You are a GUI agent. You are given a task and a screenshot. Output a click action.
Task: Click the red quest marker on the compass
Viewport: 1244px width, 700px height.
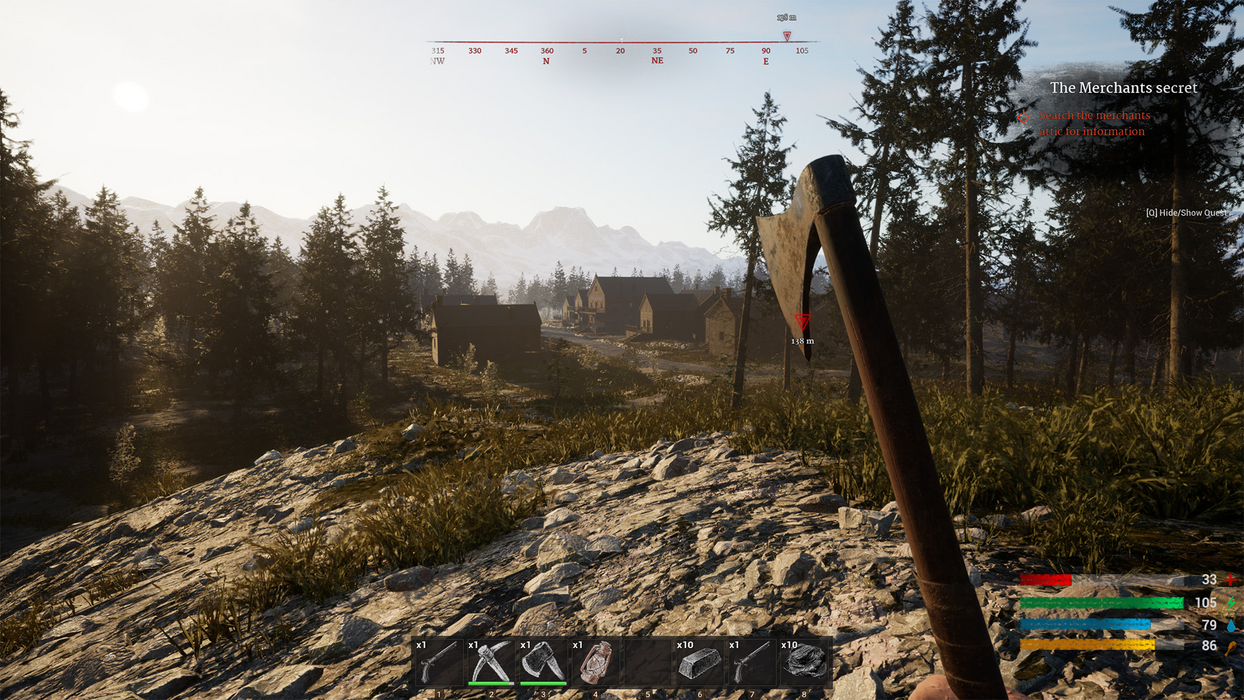coord(787,37)
